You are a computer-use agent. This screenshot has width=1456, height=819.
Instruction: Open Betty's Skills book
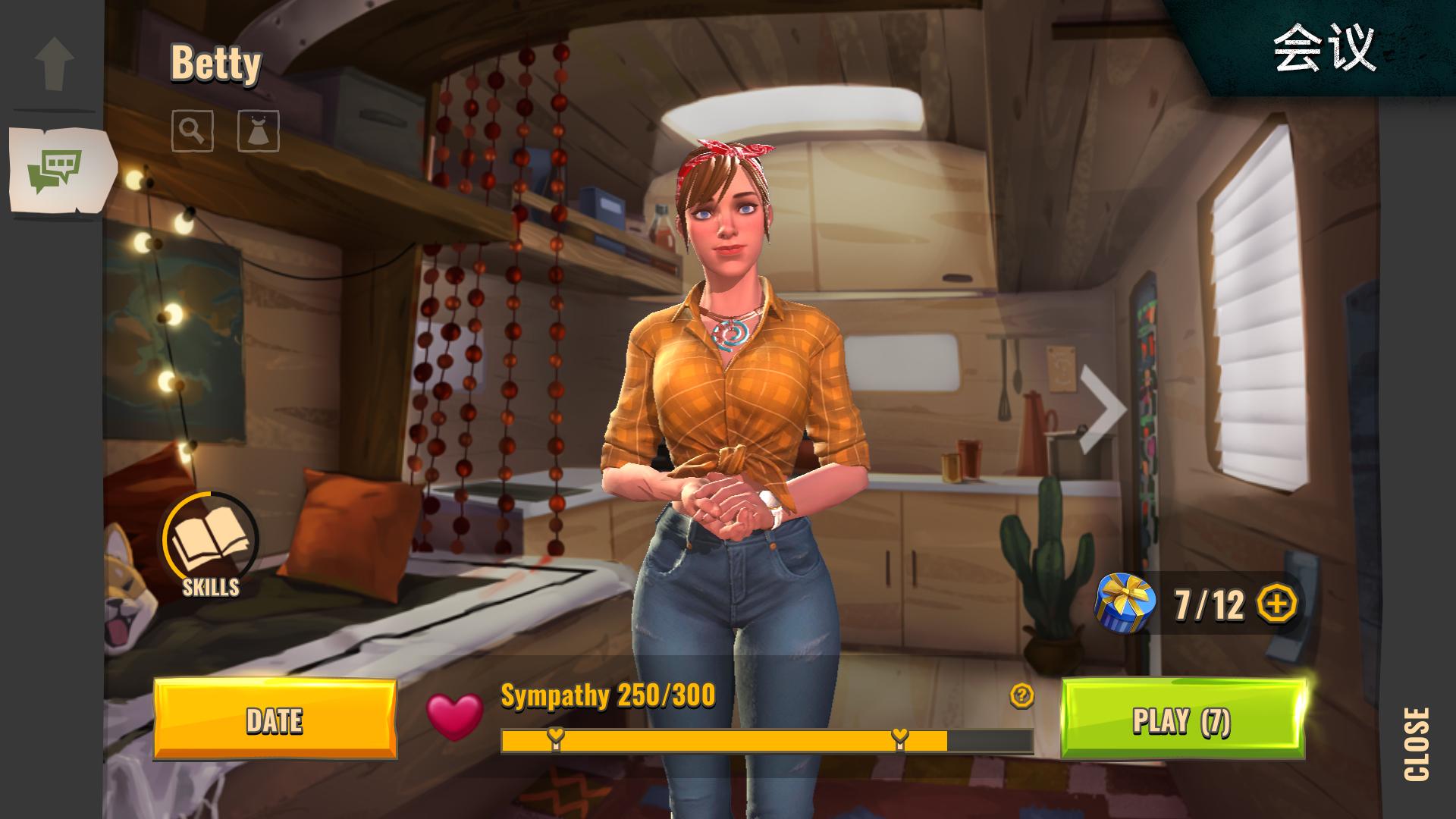pos(211,541)
